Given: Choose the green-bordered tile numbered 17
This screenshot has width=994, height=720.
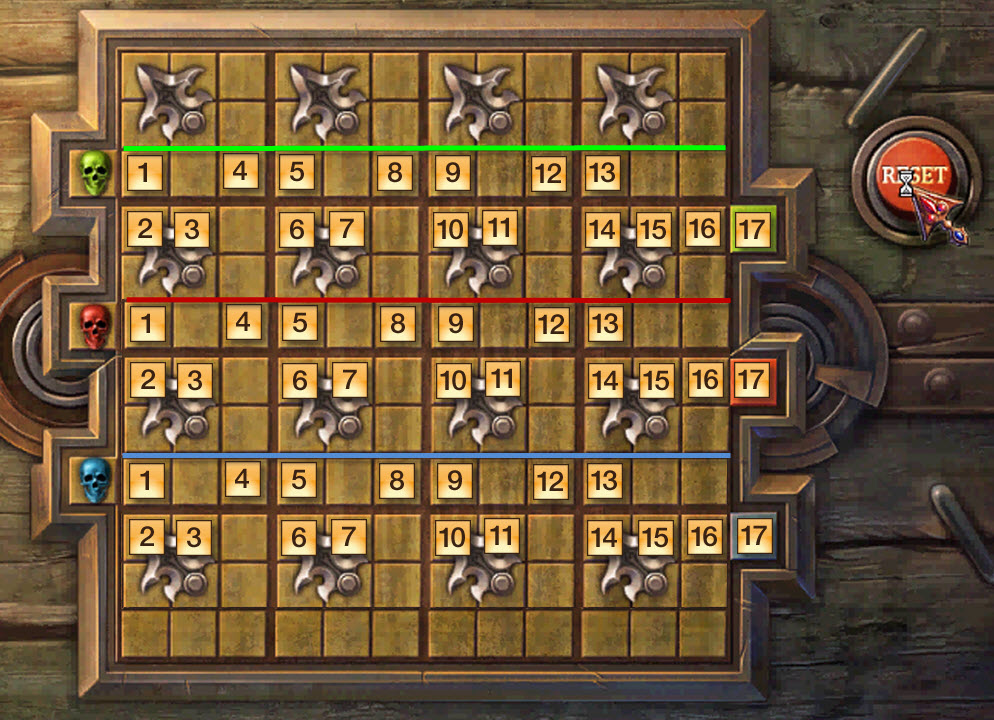Looking at the screenshot, I should pos(752,230).
